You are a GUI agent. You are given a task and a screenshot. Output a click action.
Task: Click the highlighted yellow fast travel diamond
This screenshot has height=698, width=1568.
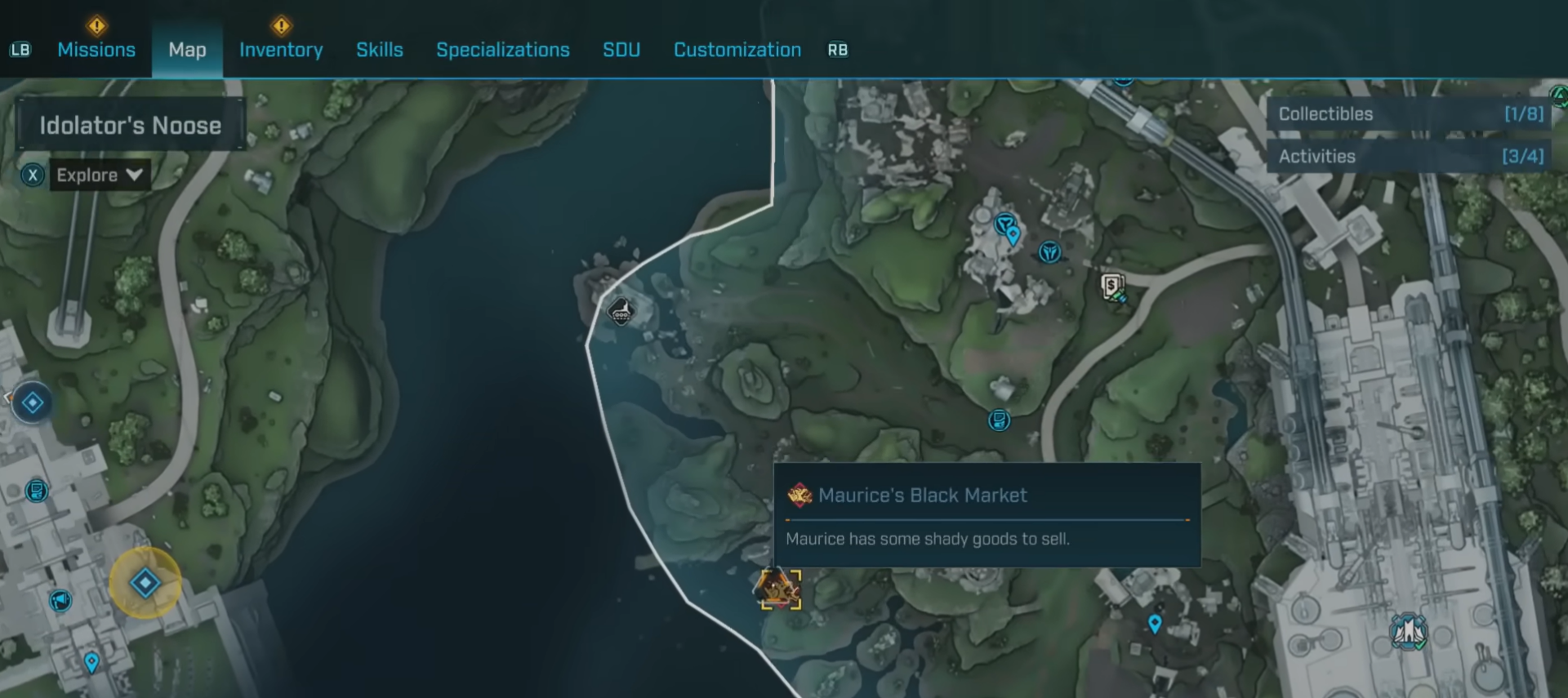145,583
